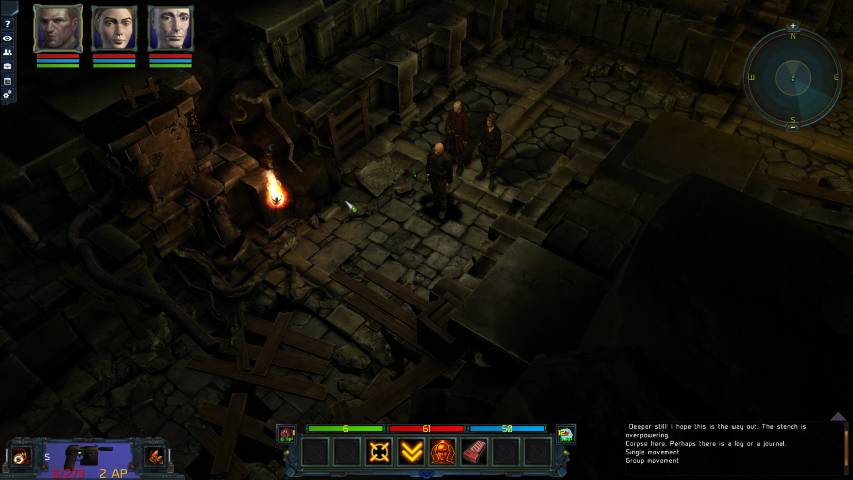Image resolution: width=853 pixels, height=480 pixels.
Task: Use the glowing orange head ability
Action: pyautogui.click(x=442, y=452)
